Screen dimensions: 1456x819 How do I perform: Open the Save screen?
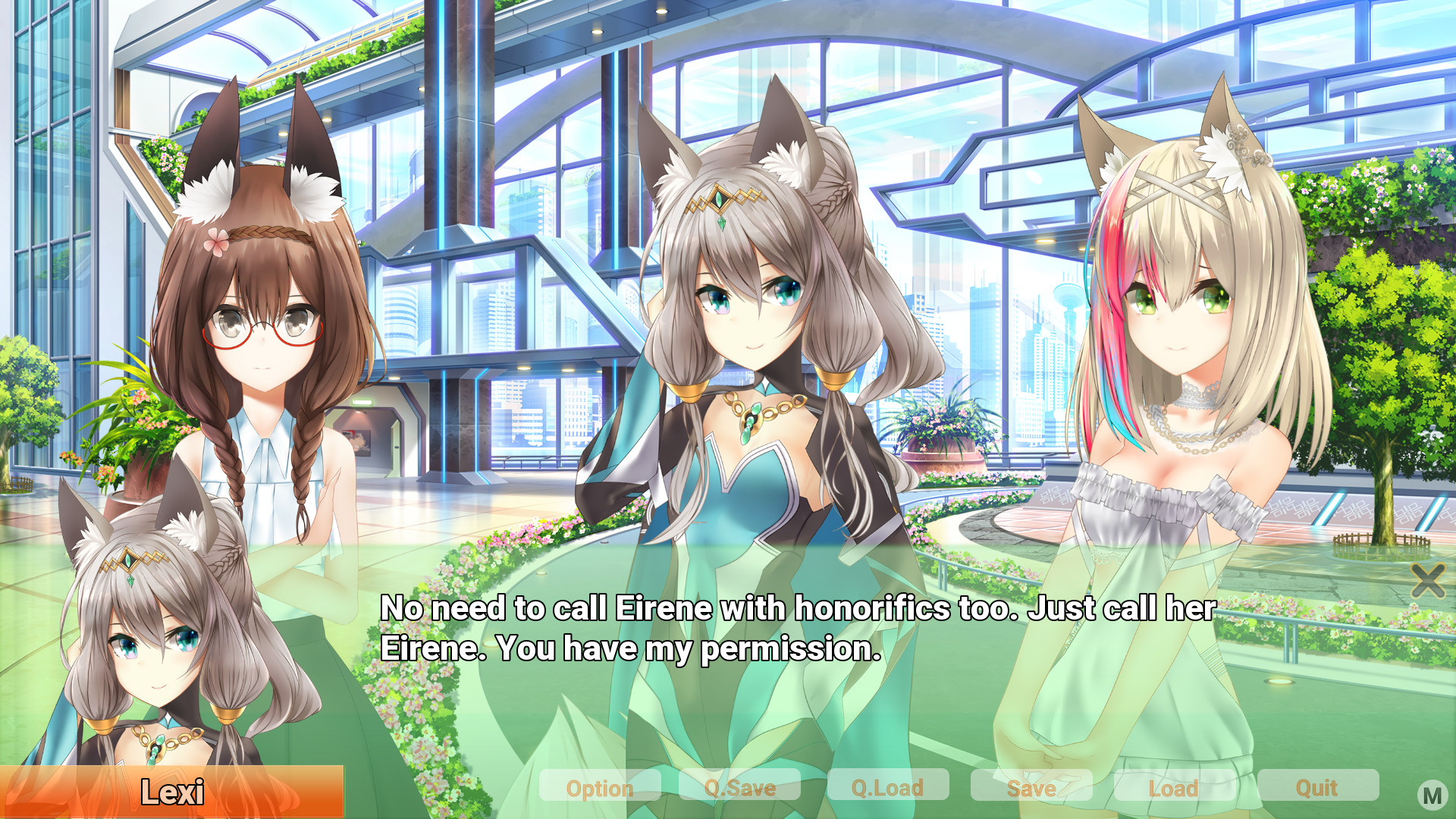1031,788
